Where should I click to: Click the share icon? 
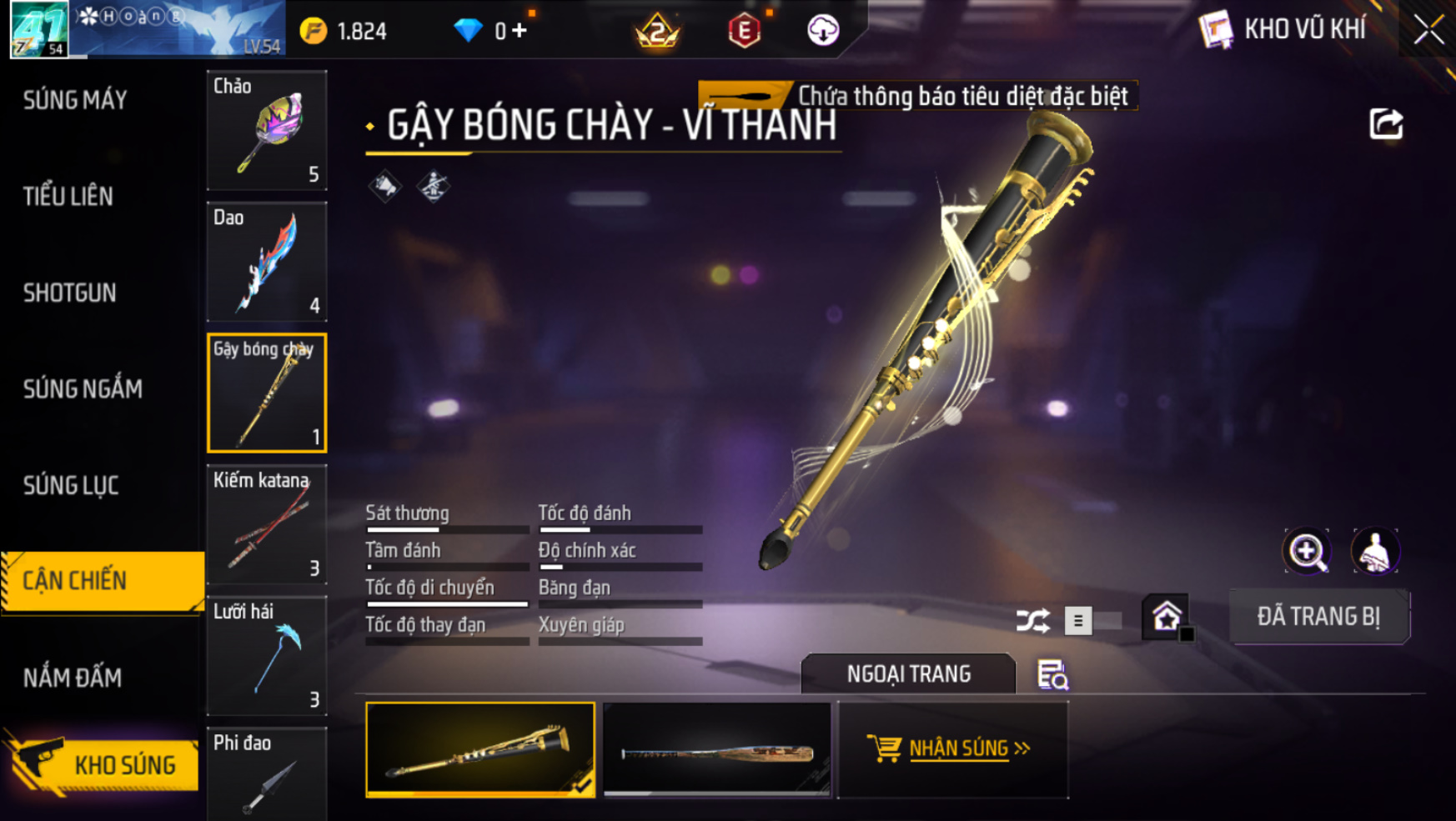click(1386, 124)
